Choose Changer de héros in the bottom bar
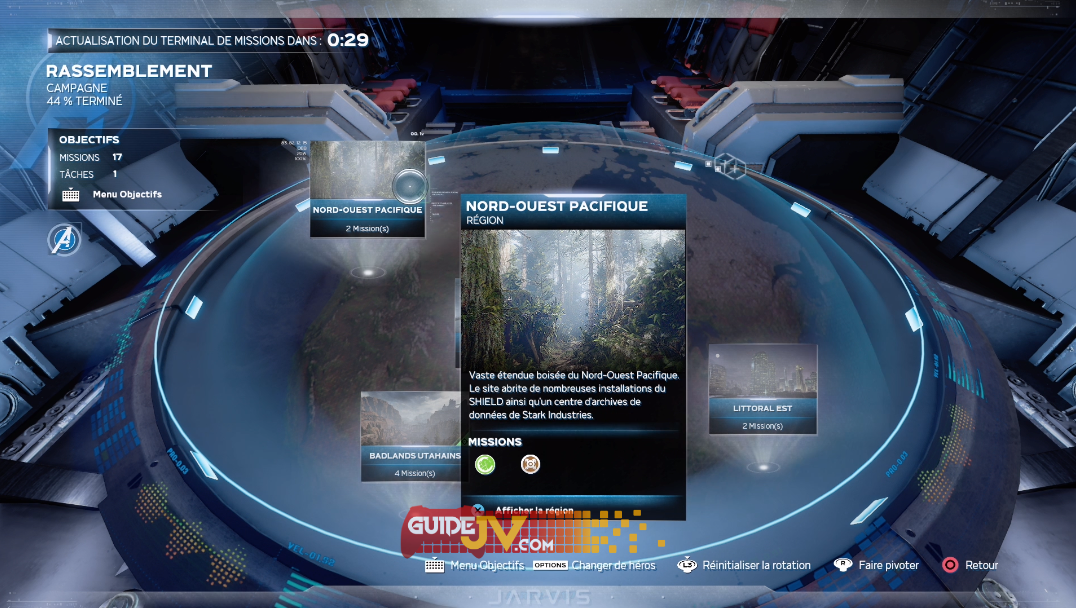Viewport: 1076px width, 608px height. 613,565
